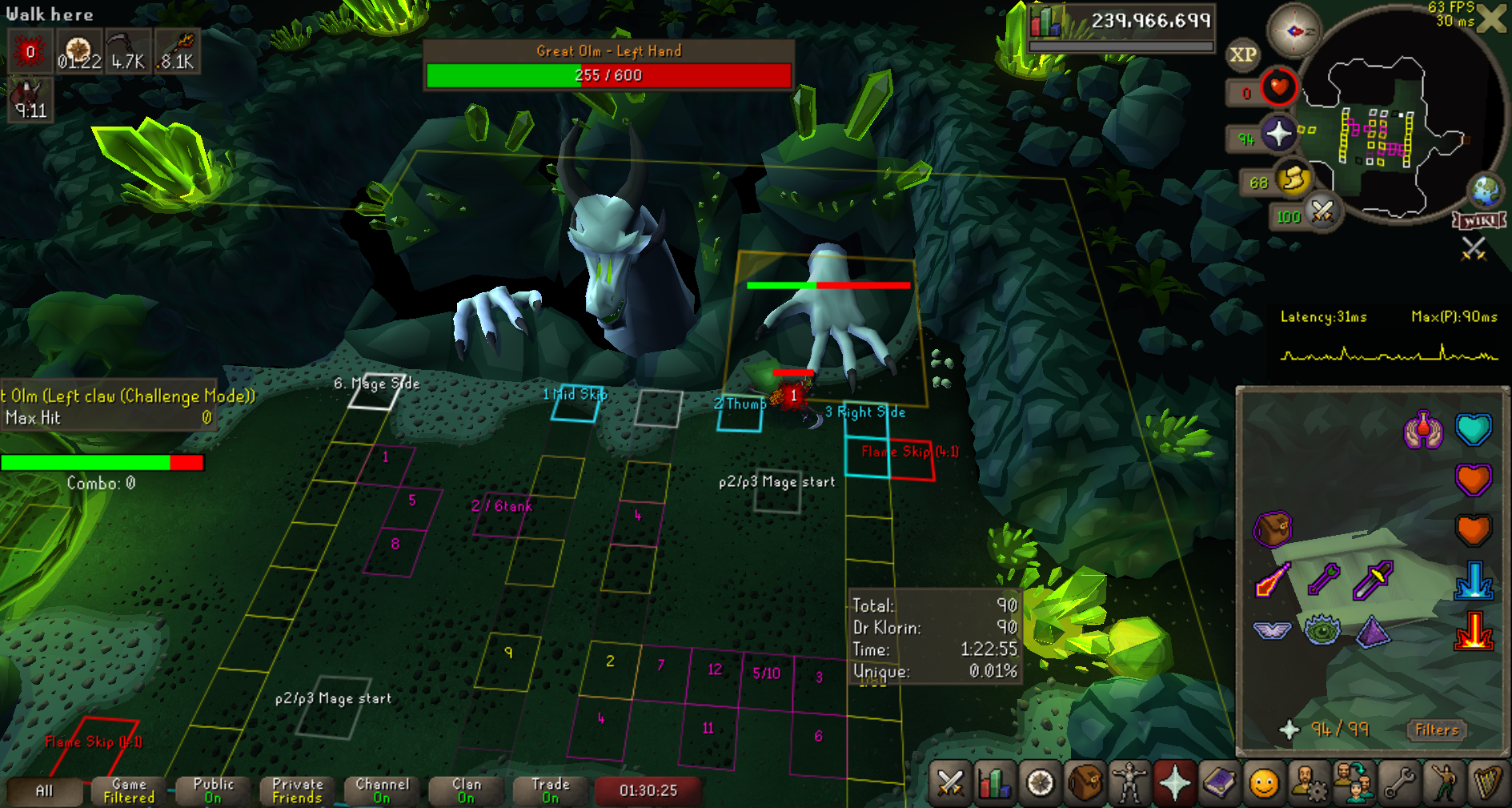Open the Skills tab
Viewport: 1512px width, 808px height.
(x=994, y=782)
